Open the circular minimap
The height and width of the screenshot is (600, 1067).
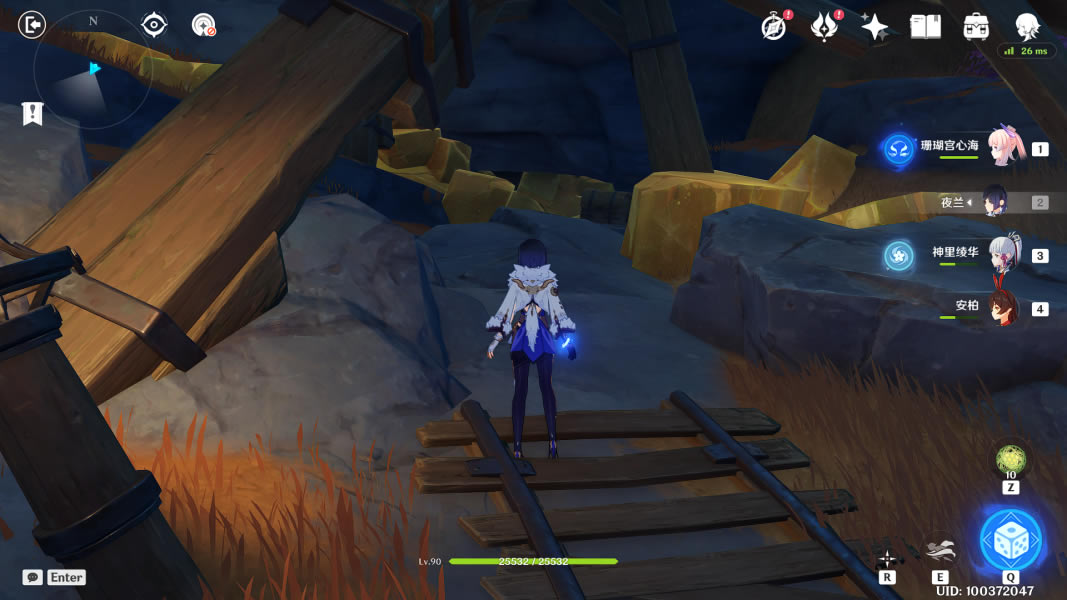coord(92,70)
